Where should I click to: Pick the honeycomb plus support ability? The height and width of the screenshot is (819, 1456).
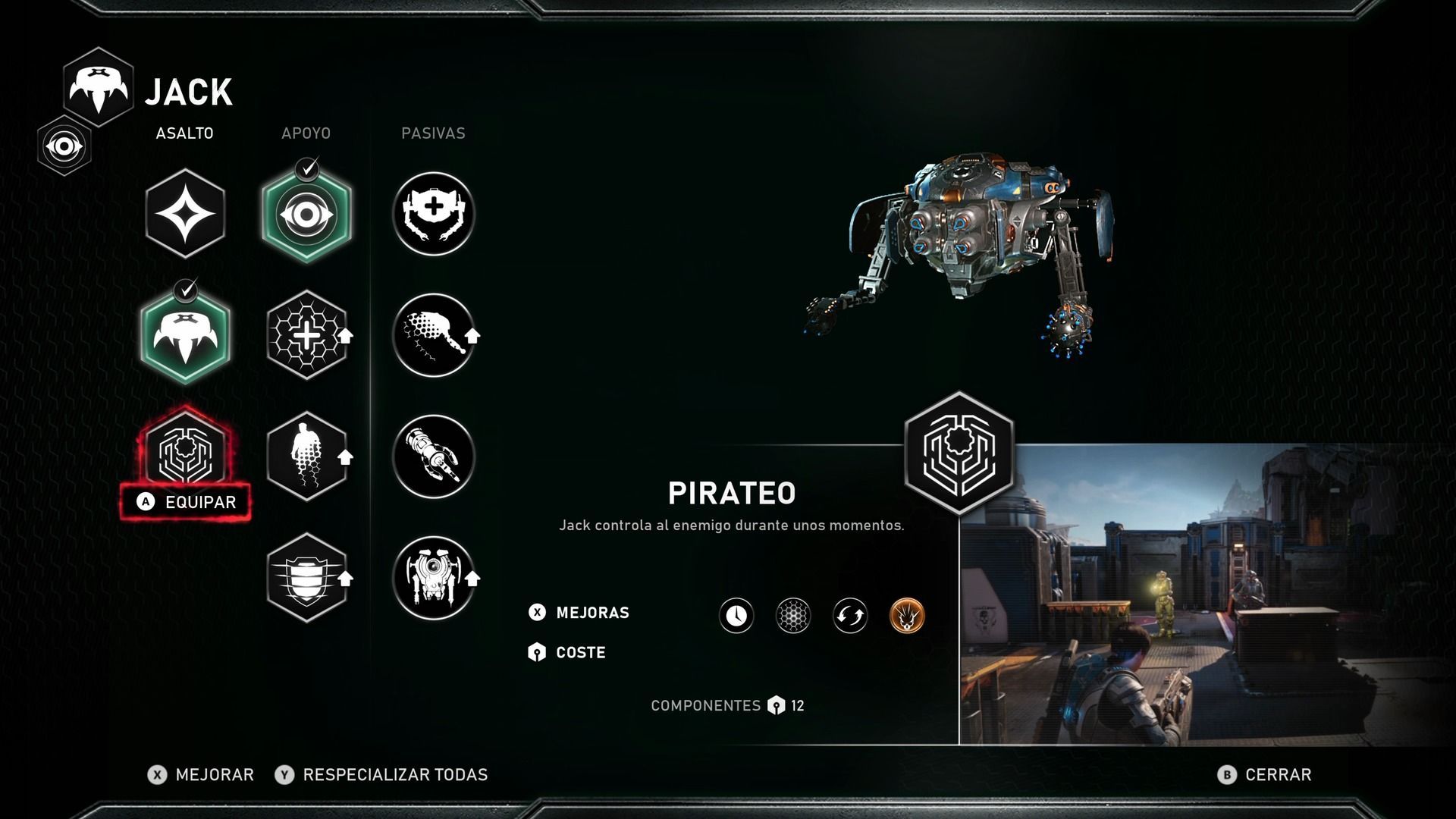[x=306, y=335]
